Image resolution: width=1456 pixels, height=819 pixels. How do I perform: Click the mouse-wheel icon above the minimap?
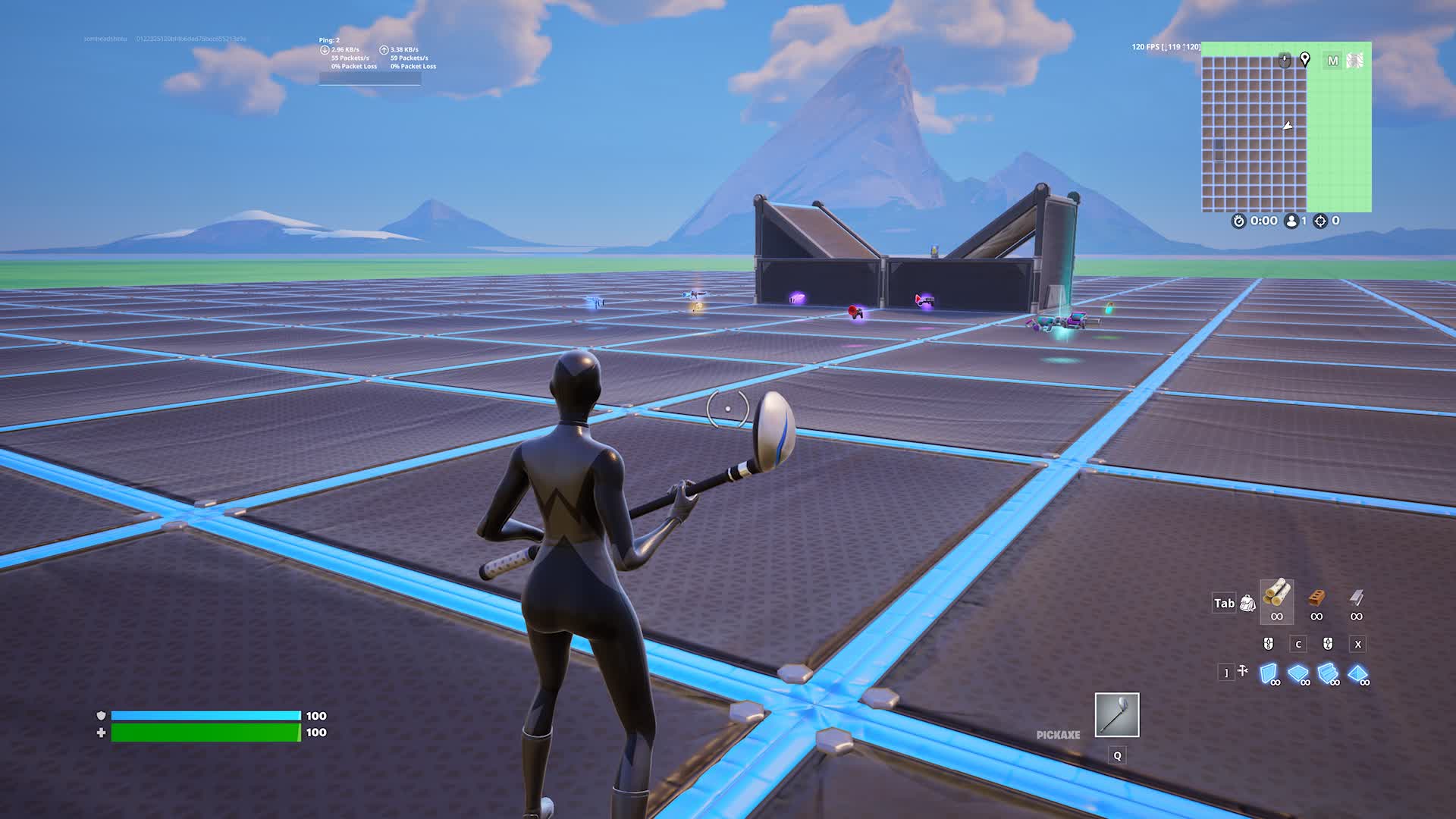[1285, 61]
